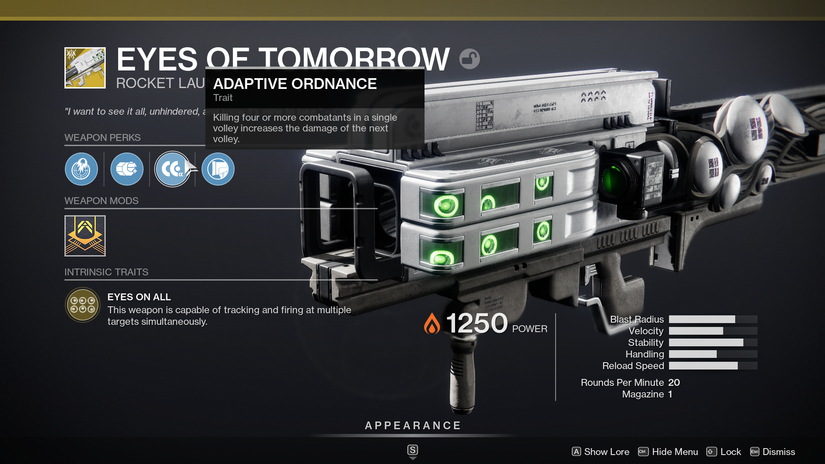Click the Eyes on All intrinsic trait icon
This screenshot has width=825, height=464.
pyautogui.click(x=83, y=306)
